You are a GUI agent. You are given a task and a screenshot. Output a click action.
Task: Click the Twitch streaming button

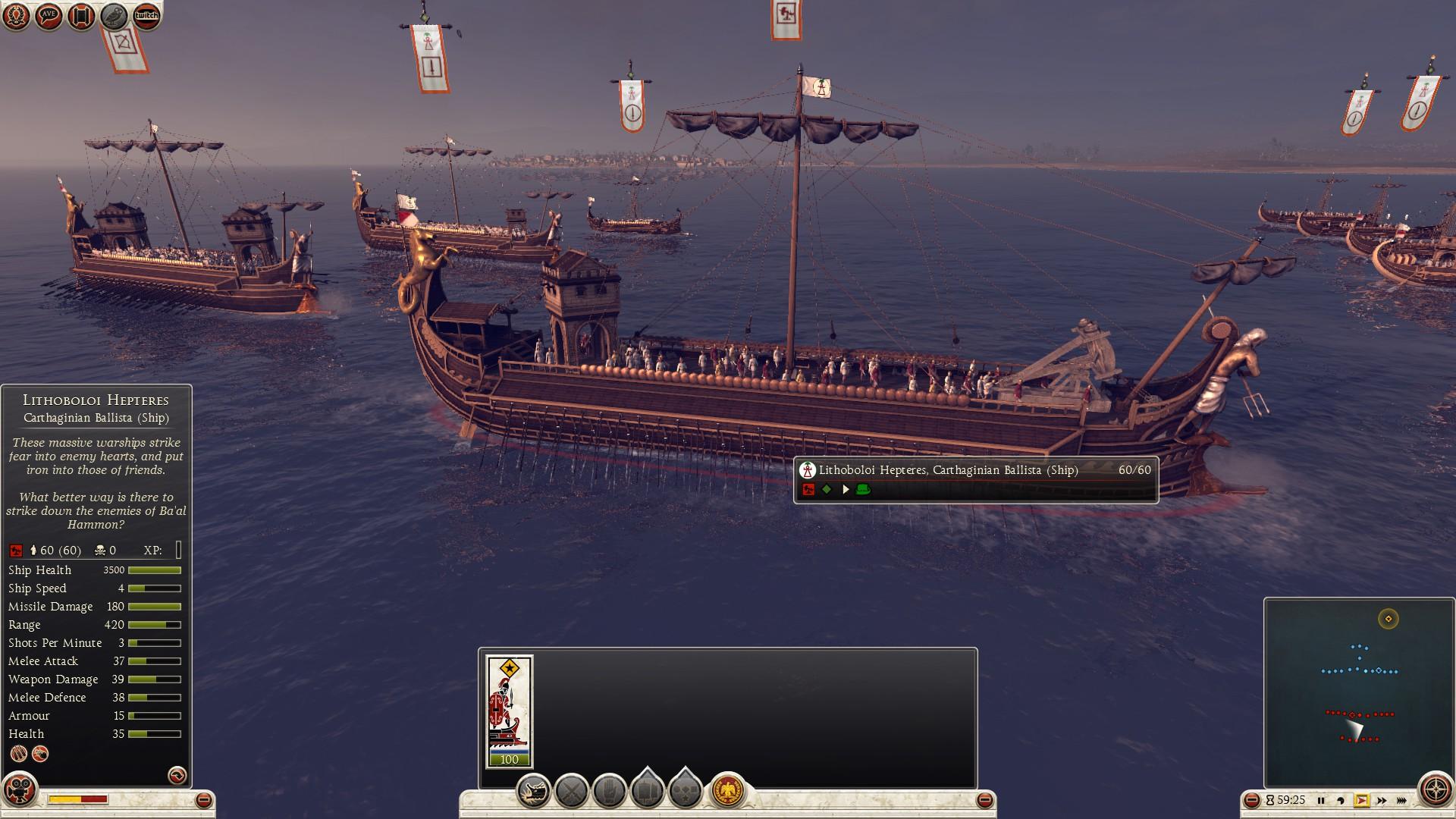146,15
